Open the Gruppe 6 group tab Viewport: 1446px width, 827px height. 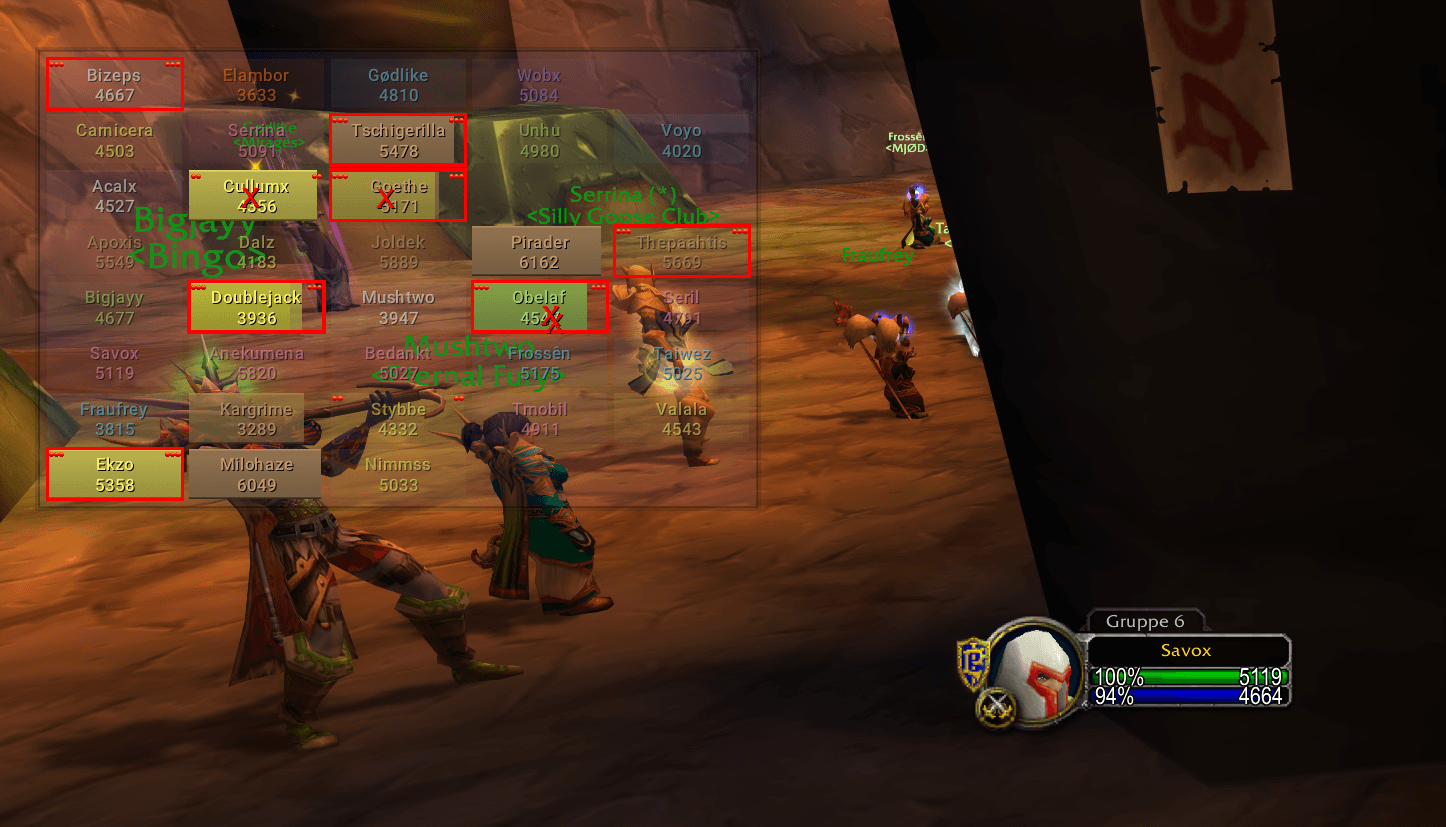click(1146, 622)
